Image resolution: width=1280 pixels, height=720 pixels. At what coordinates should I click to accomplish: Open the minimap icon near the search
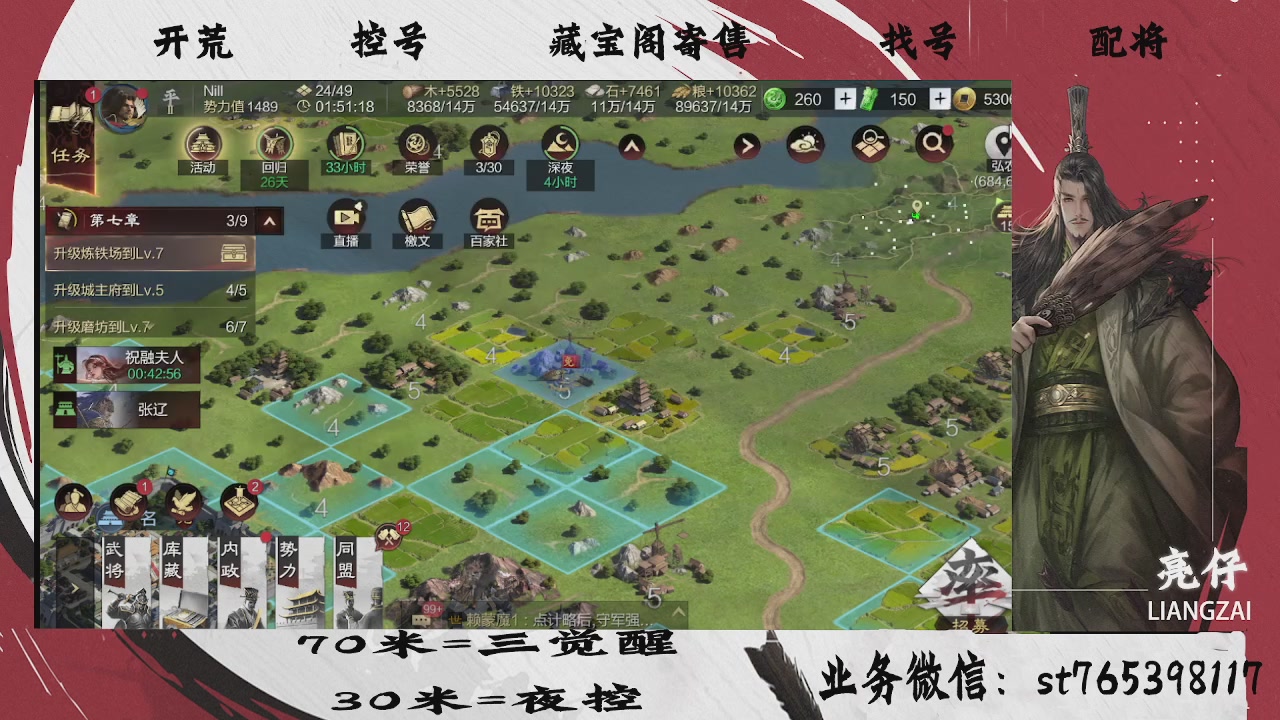(869, 143)
